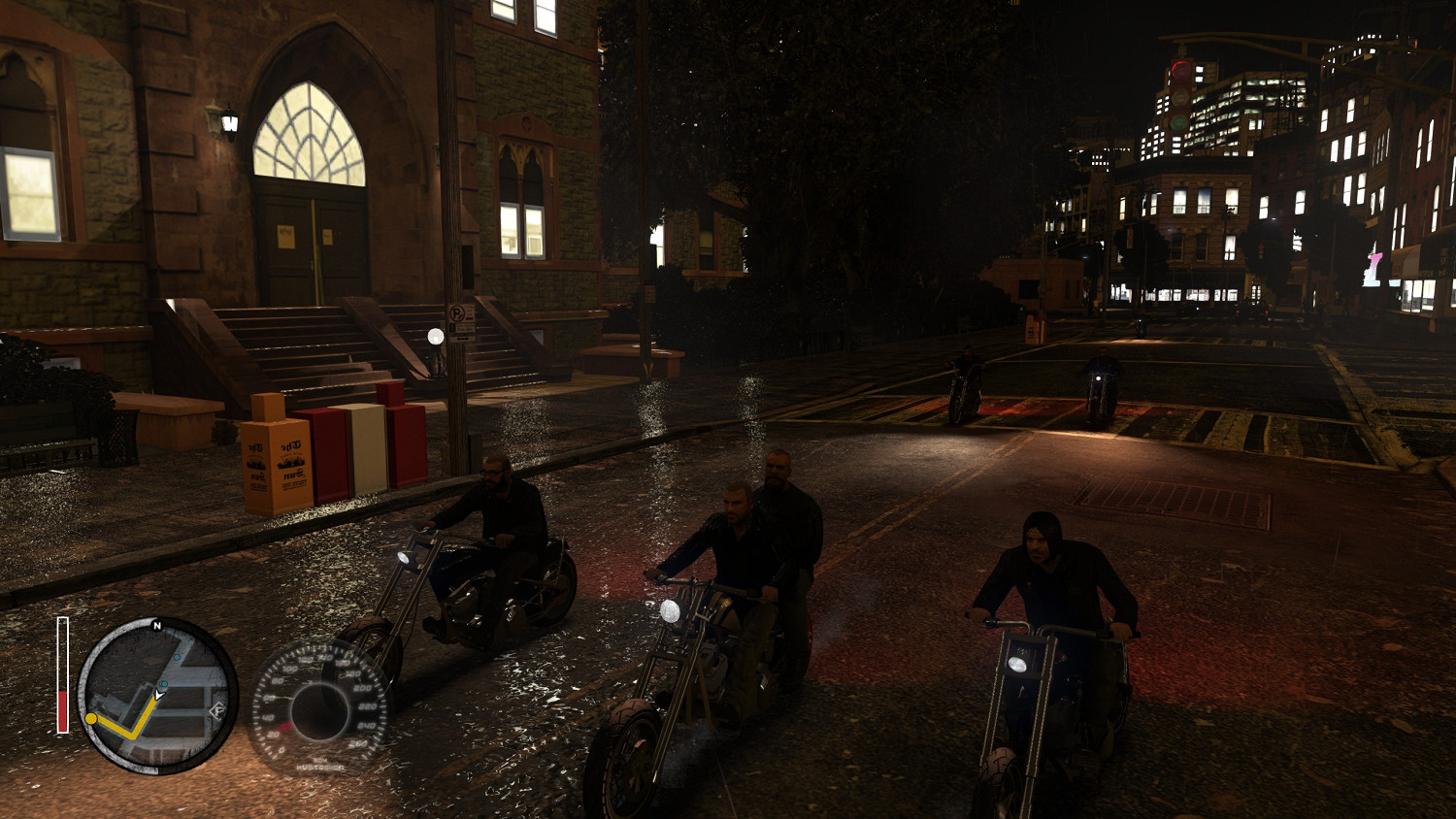Toggle the headlight of the left chopper
The width and height of the screenshot is (1456, 819).
tap(406, 560)
